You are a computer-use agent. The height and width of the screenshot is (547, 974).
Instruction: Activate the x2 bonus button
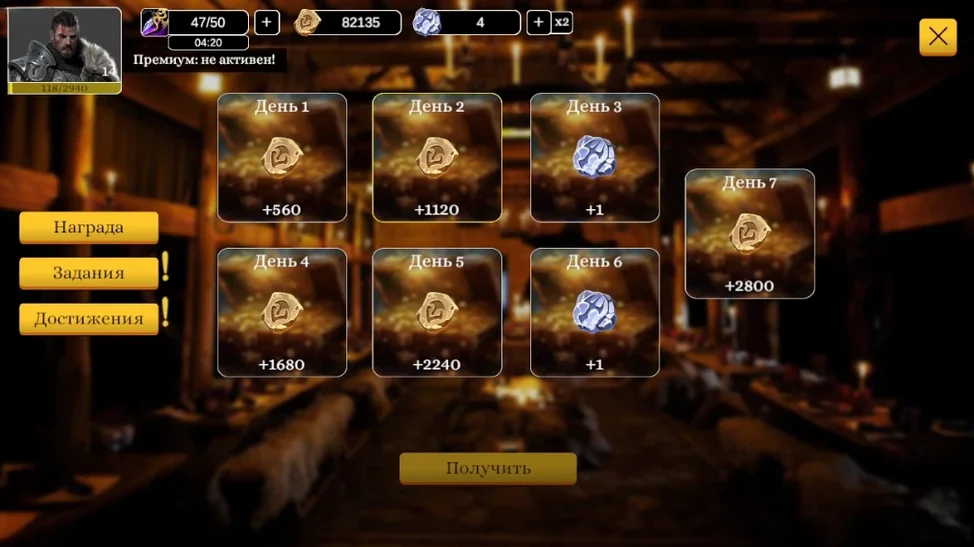(x=562, y=22)
